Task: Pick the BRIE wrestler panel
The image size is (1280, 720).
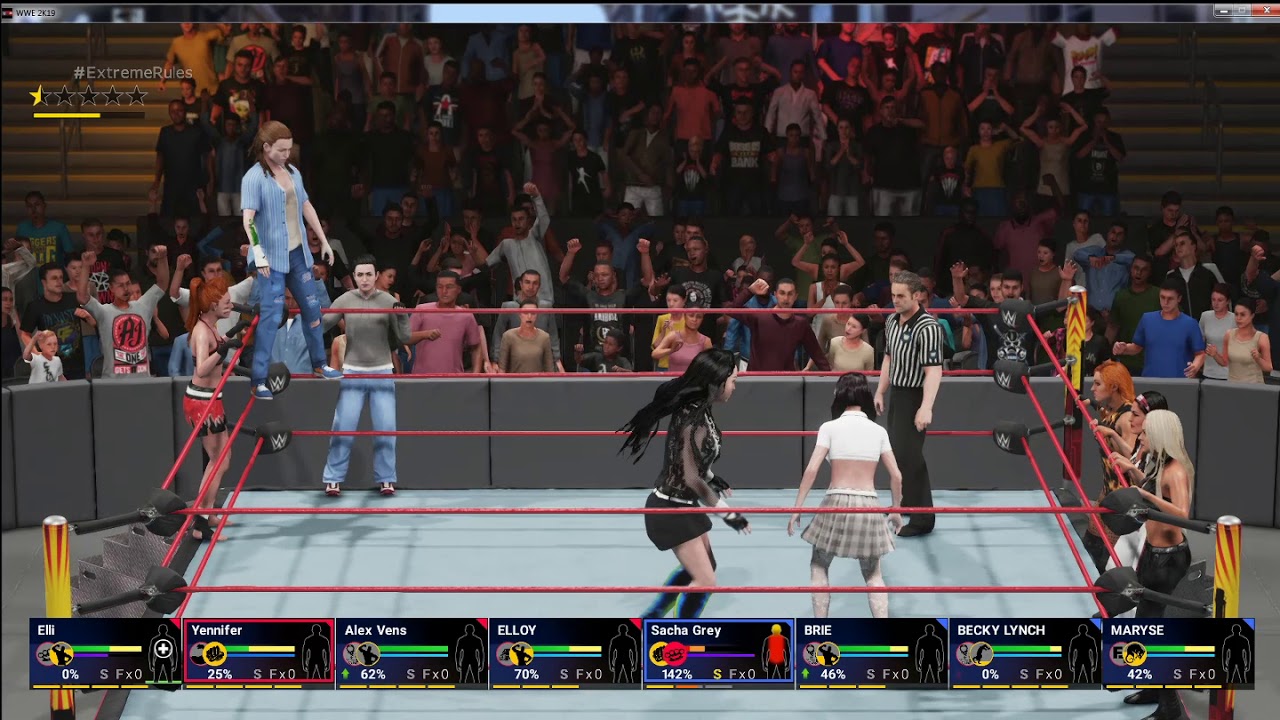Action: [871, 652]
